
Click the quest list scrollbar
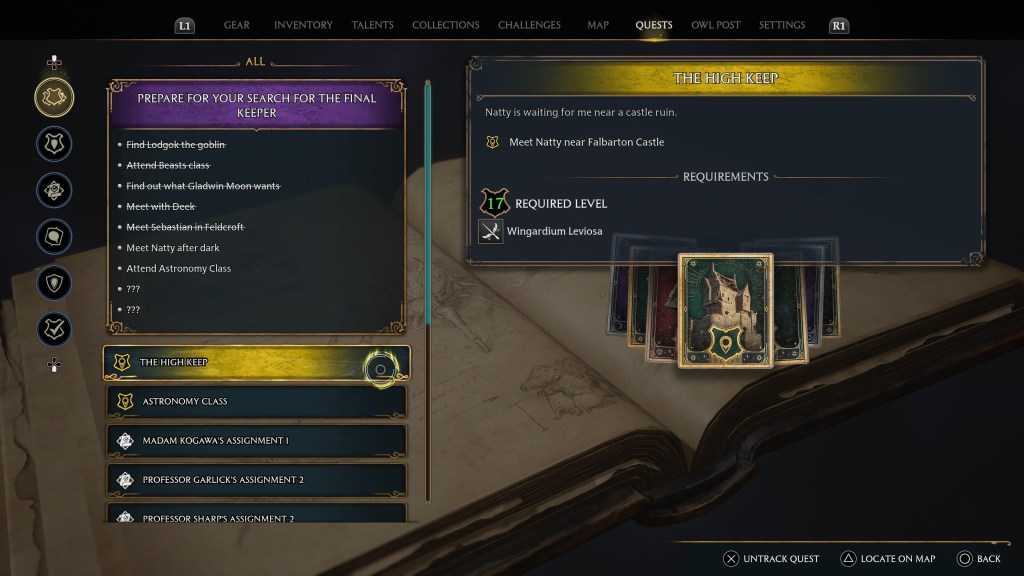click(428, 200)
